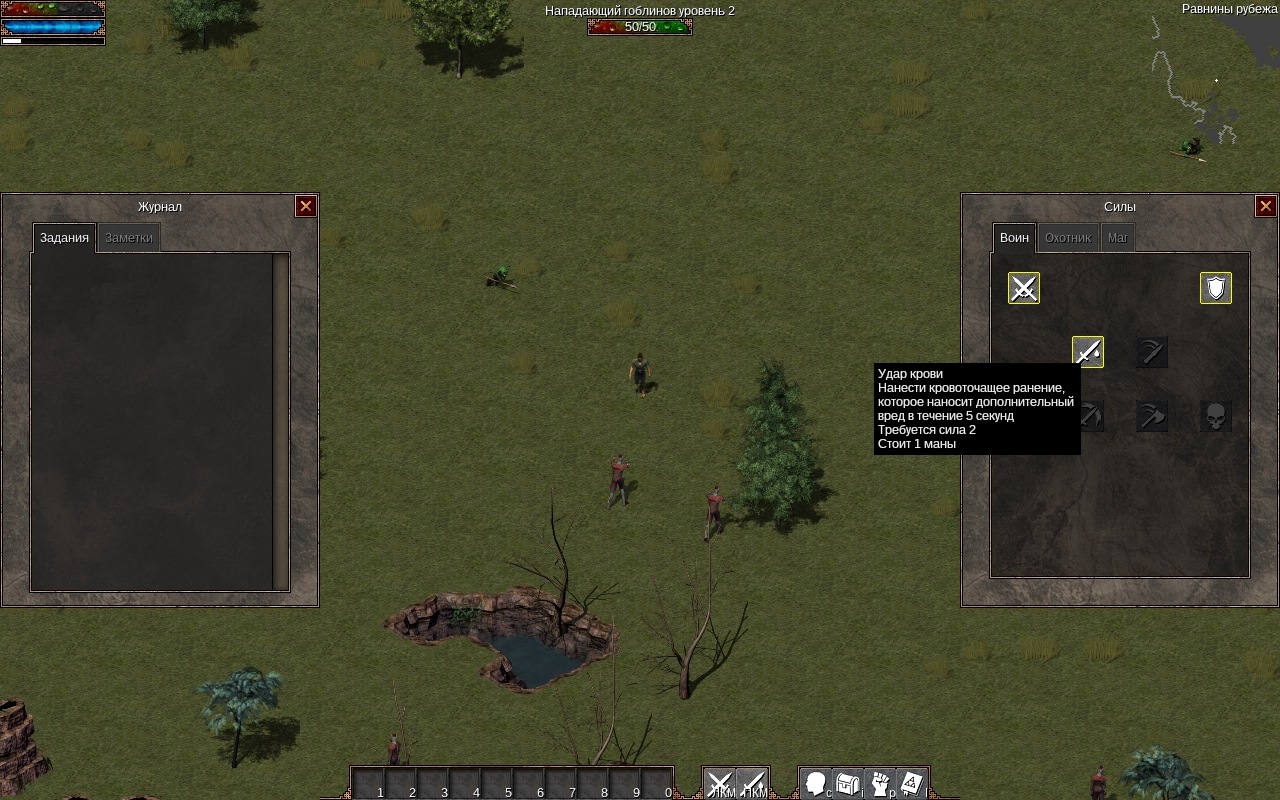Click the single sword ПКМ attack slot
The width and height of the screenshot is (1280, 800).
752,783
